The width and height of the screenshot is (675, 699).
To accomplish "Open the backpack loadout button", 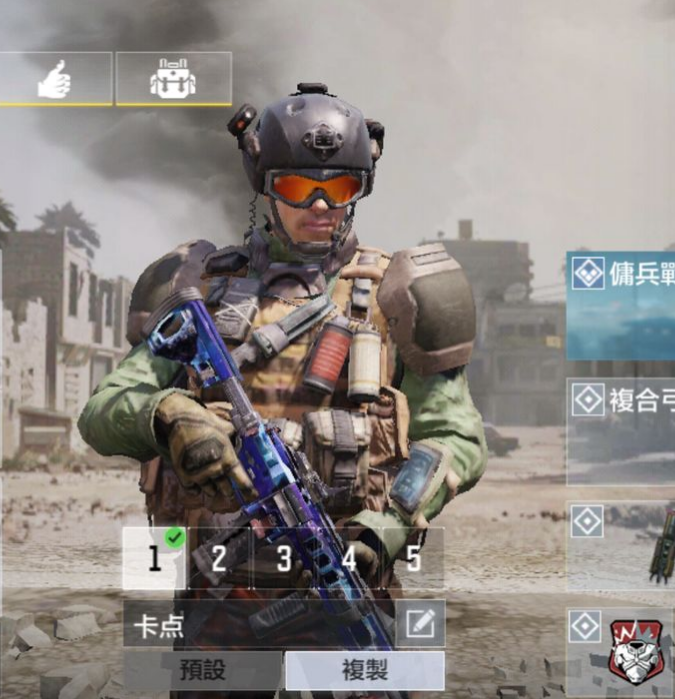I will (x=173, y=80).
